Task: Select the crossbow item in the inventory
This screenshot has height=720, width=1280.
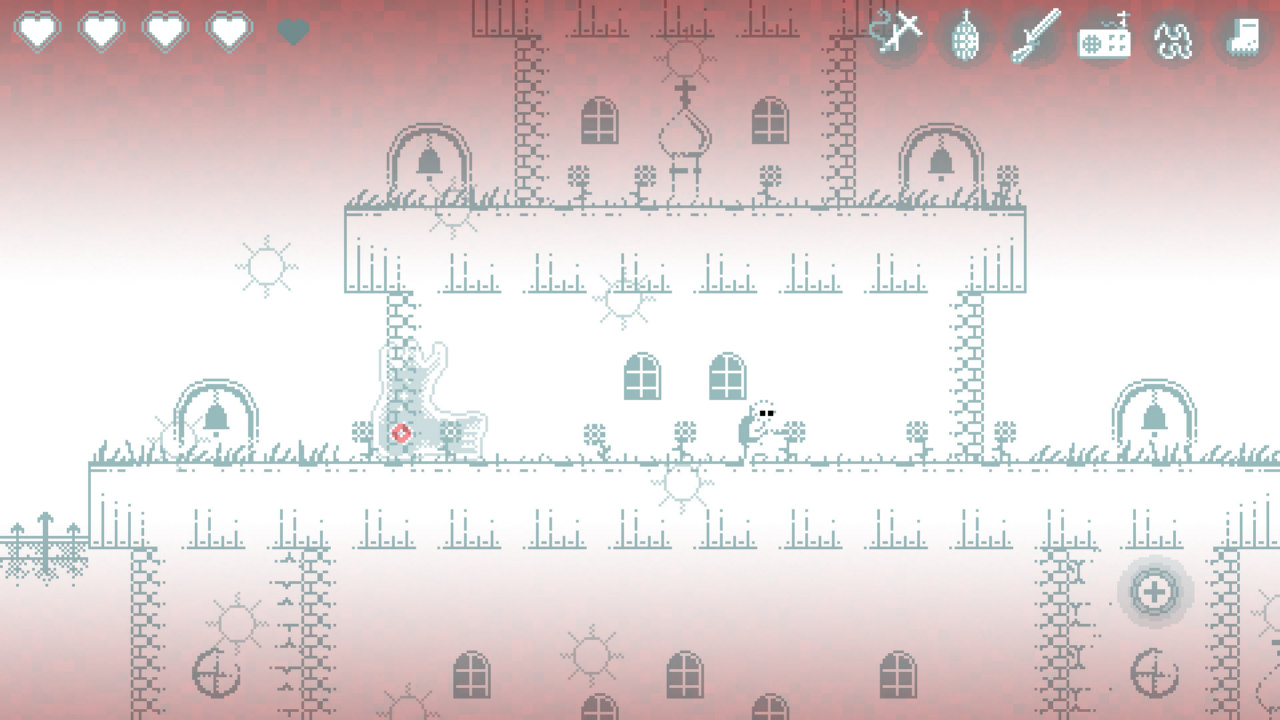Action: click(x=898, y=36)
